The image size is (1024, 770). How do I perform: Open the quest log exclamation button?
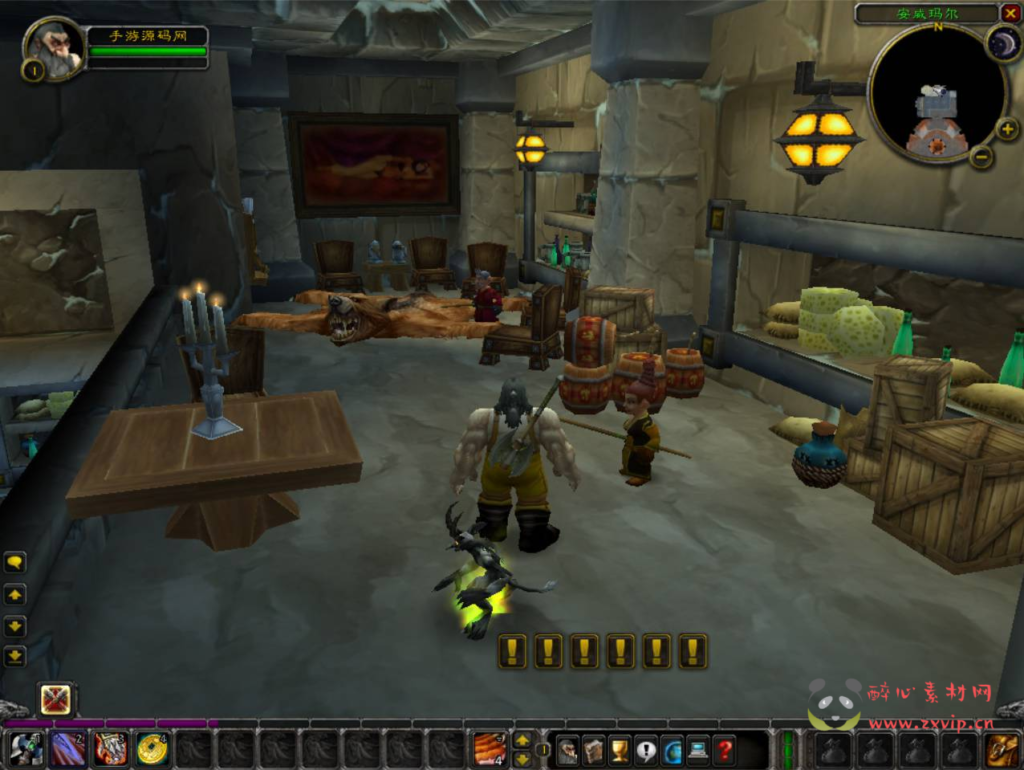coord(645,750)
